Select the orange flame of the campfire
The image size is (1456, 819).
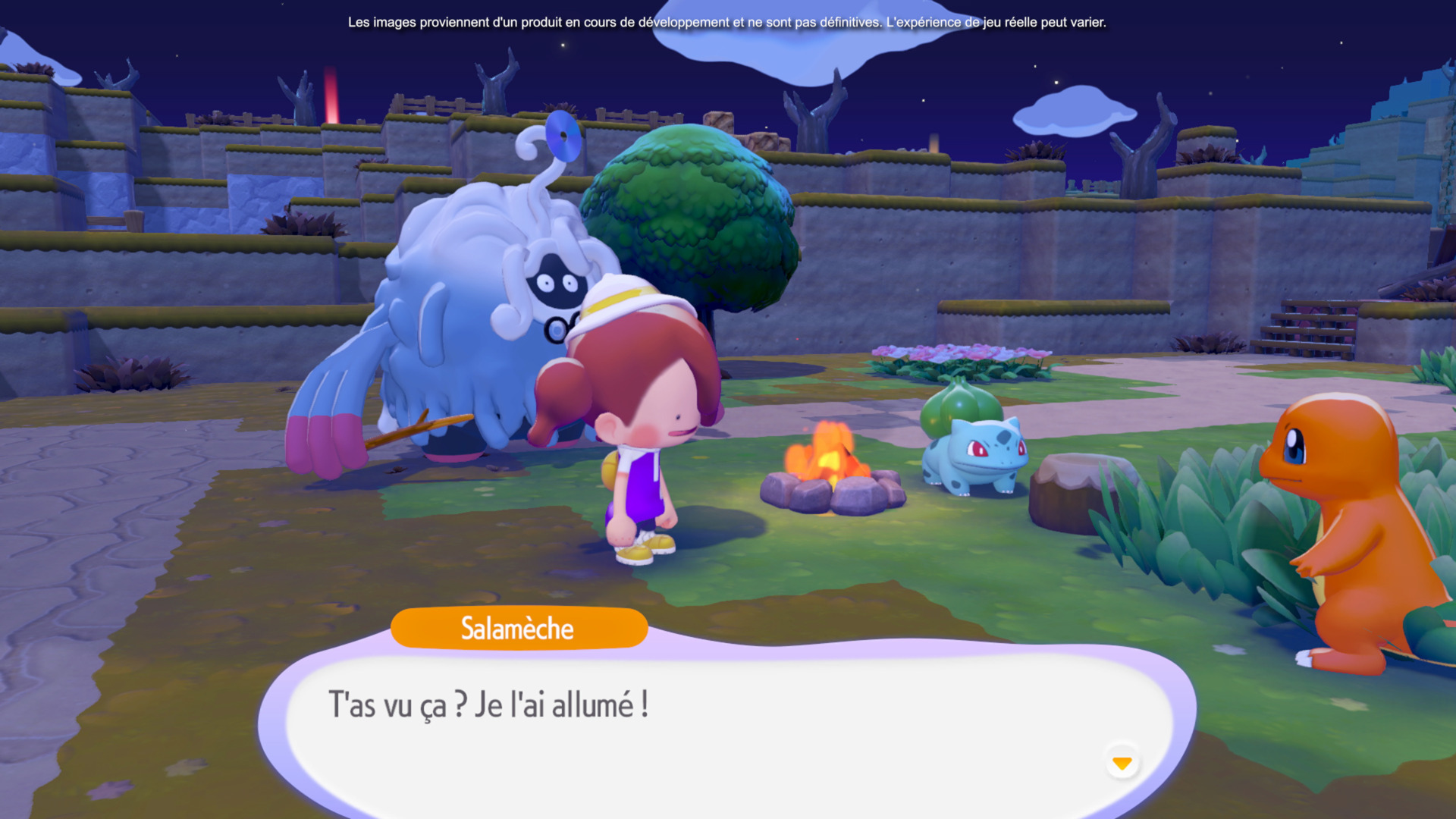[827, 451]
